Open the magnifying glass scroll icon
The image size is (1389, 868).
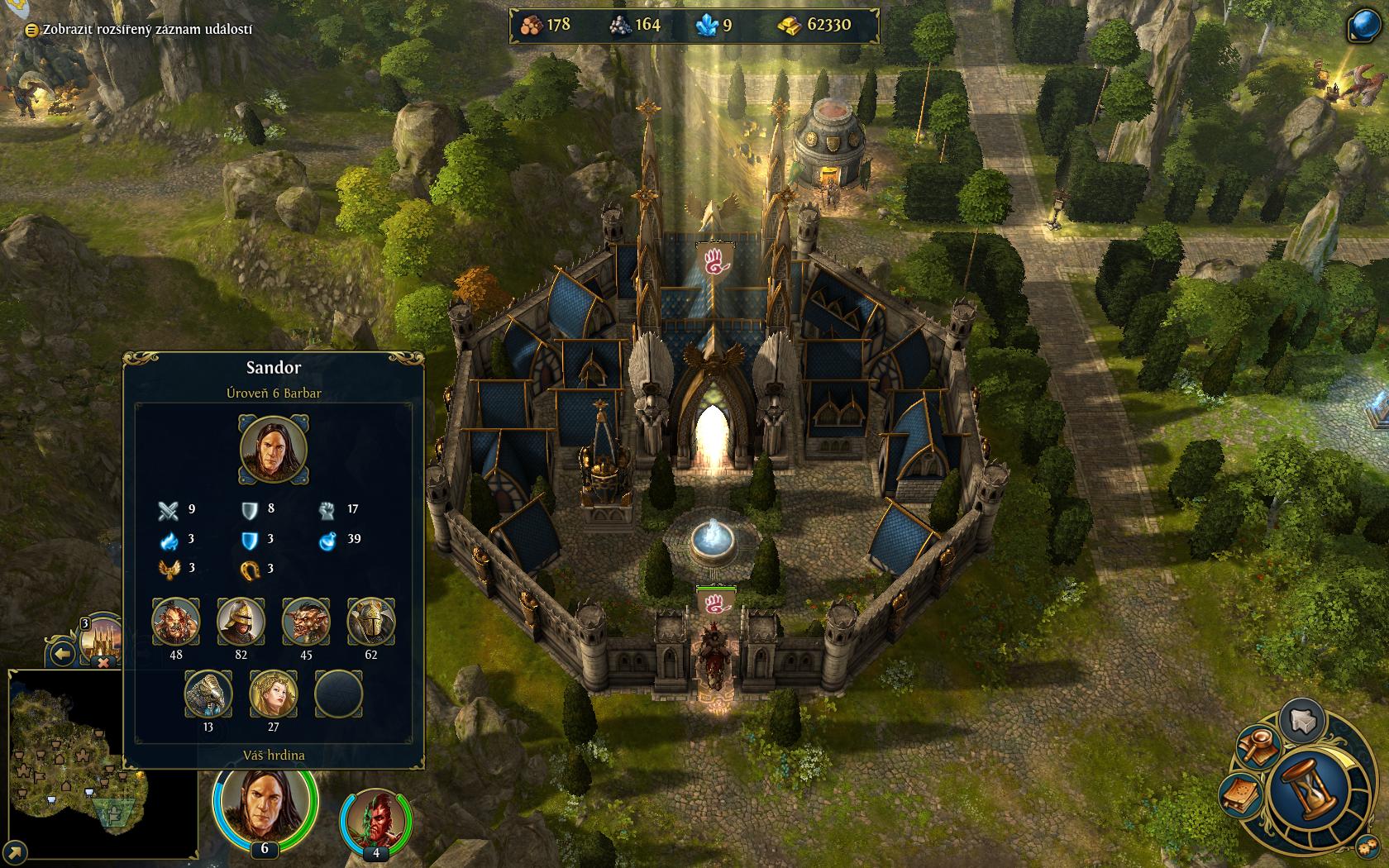pos(1259,746)
